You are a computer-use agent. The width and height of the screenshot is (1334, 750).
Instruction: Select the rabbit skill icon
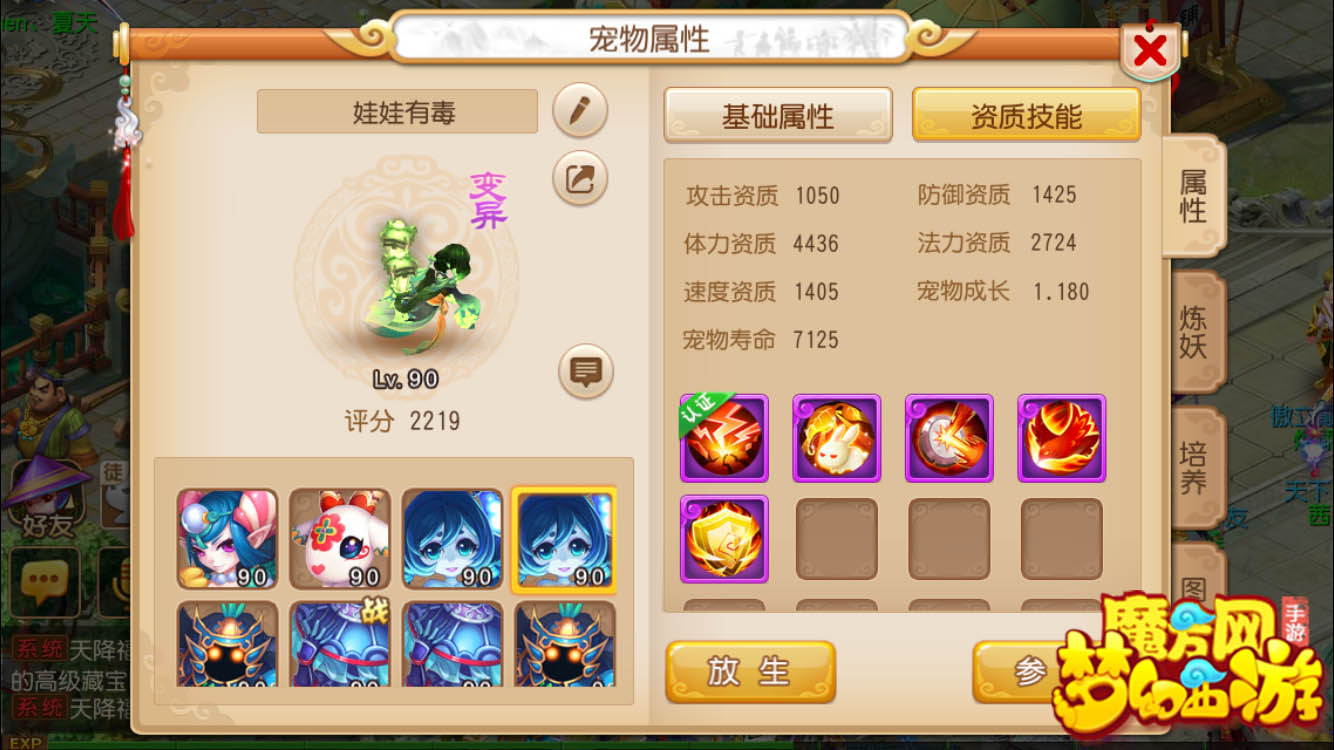tap(837, 437)
